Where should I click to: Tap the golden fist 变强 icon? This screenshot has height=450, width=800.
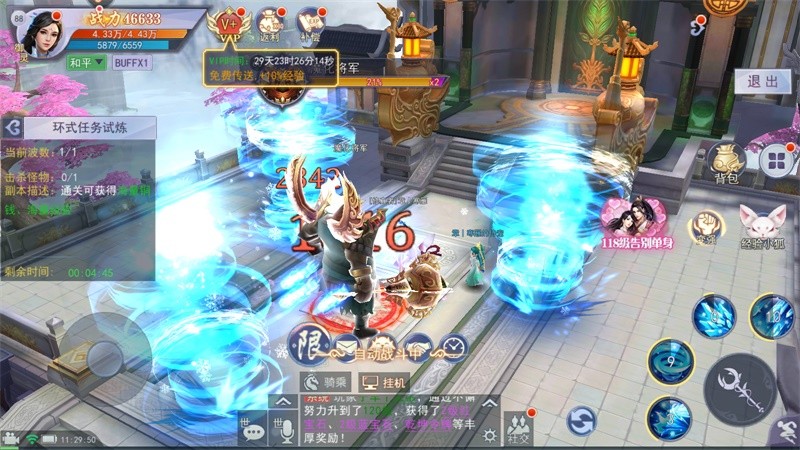tap(706, 226)
